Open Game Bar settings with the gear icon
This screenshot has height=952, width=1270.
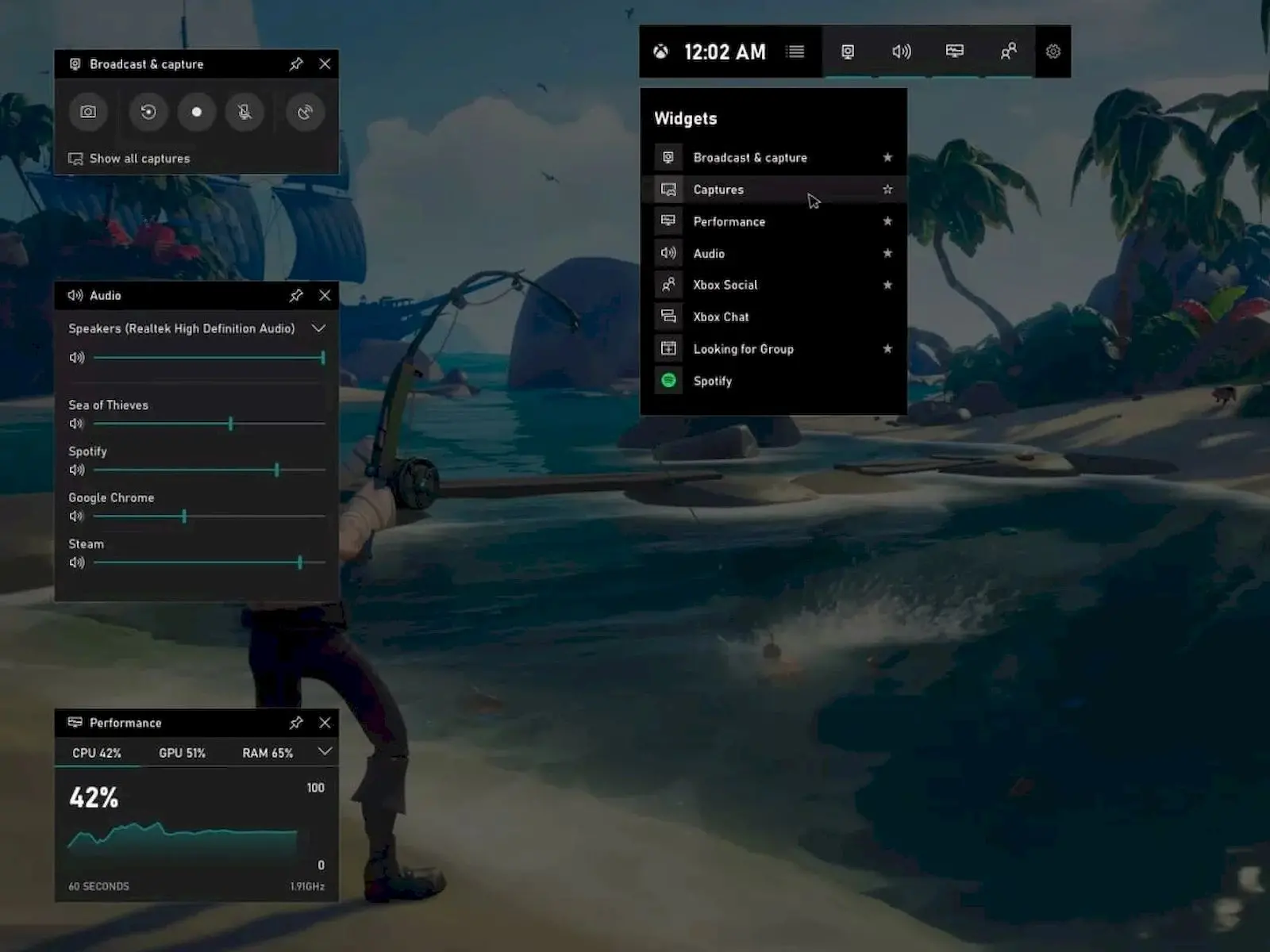[1053, 52]
